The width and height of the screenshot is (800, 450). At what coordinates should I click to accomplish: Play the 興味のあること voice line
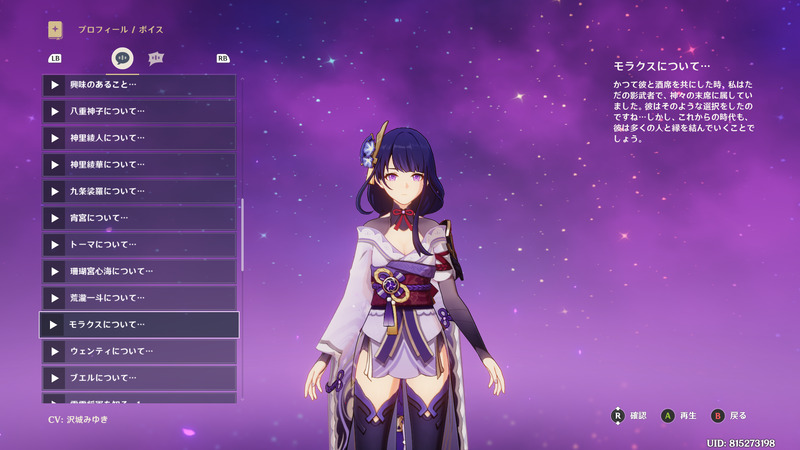139,85
